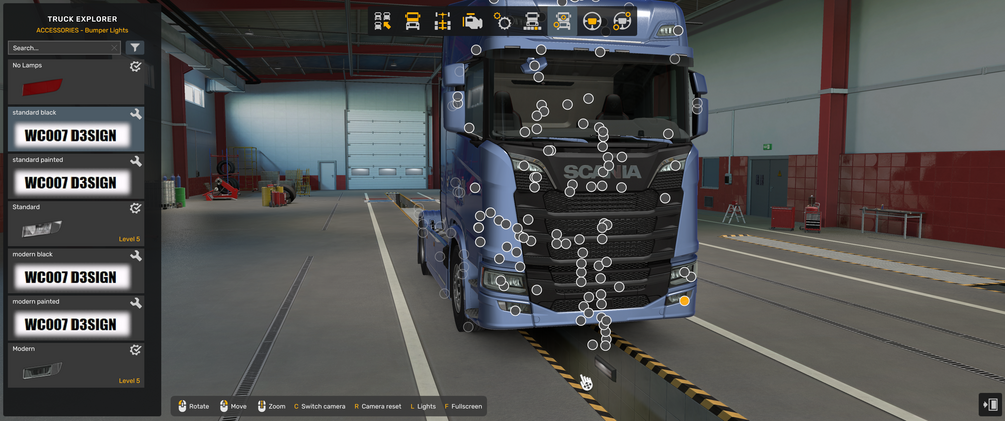The width and height of the screenshot is (1005, 421).
Task: Open the highlighted exterior accessories truck category
Action: tap(563, 21)
